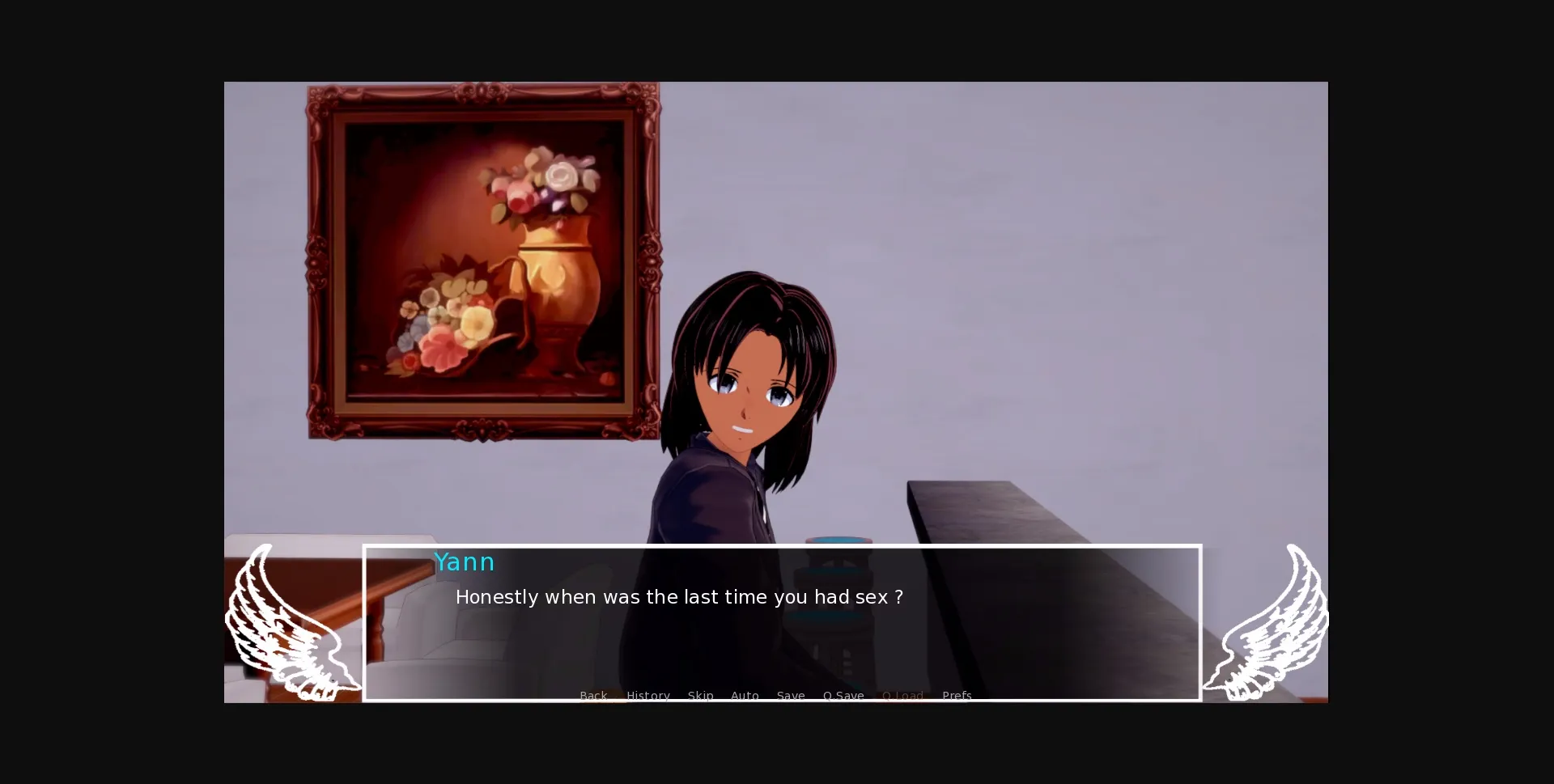Open the Save screen
1554x784 pixels.
(791, 696)
